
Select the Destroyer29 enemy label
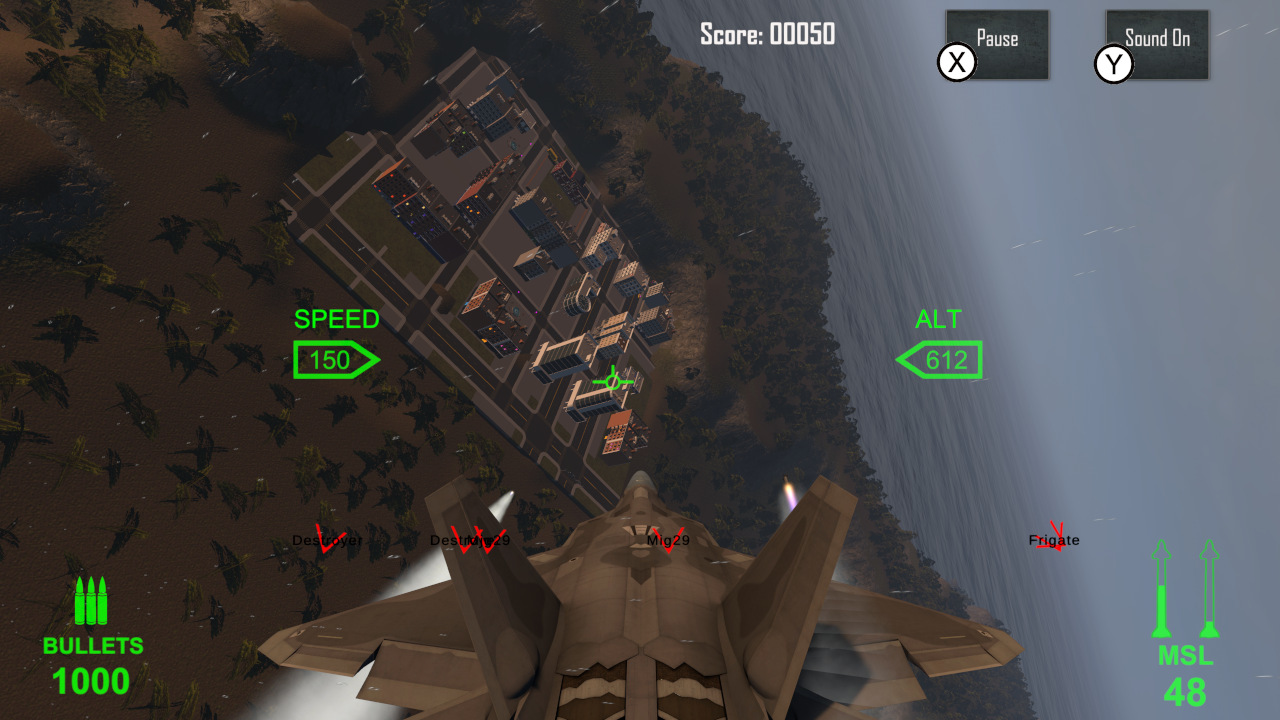[470, 541]
